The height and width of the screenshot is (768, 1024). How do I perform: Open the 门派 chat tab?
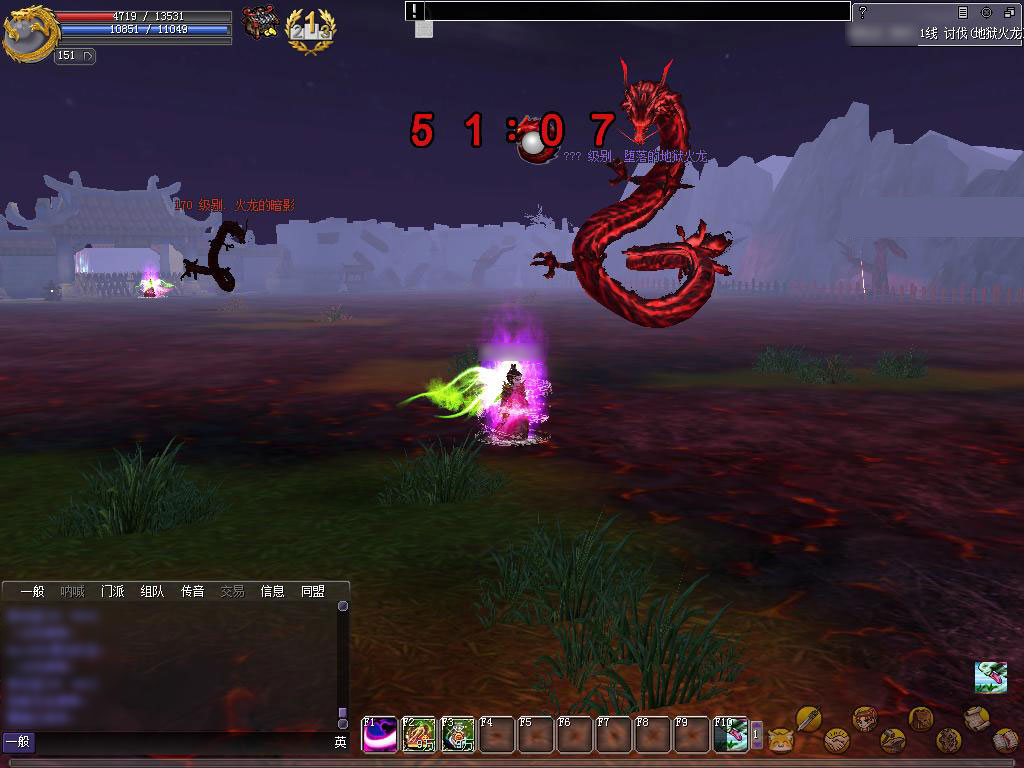112,591
